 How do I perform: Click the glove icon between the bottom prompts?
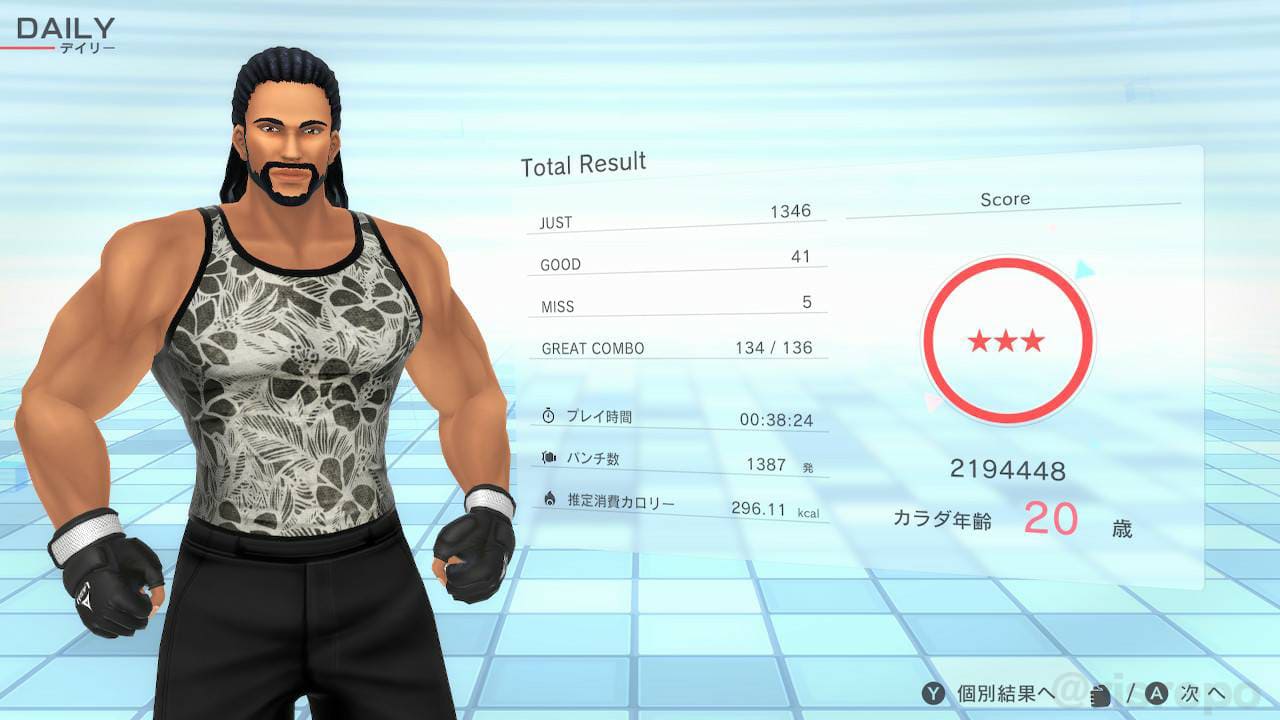tap(1100, 695)
